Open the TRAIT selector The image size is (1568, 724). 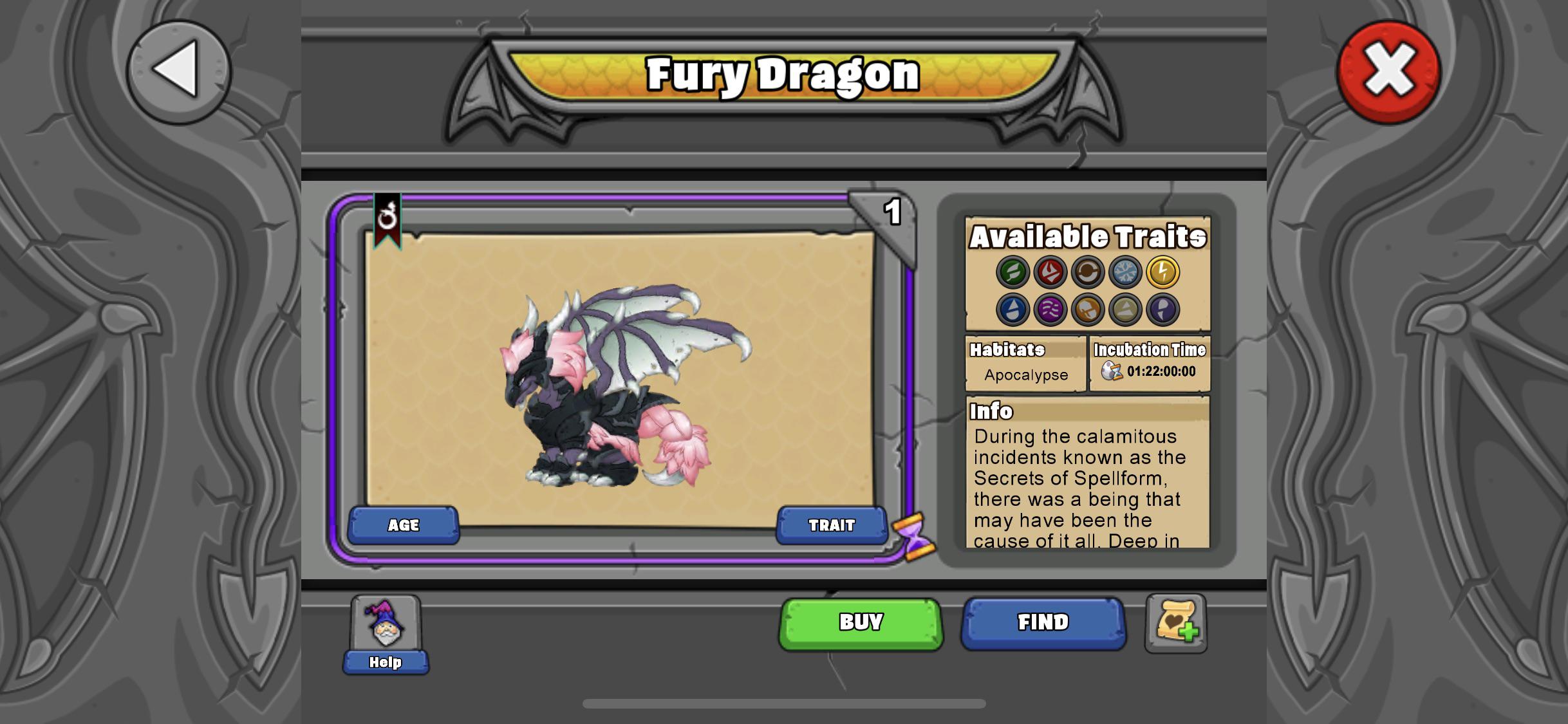coord(832,524)
